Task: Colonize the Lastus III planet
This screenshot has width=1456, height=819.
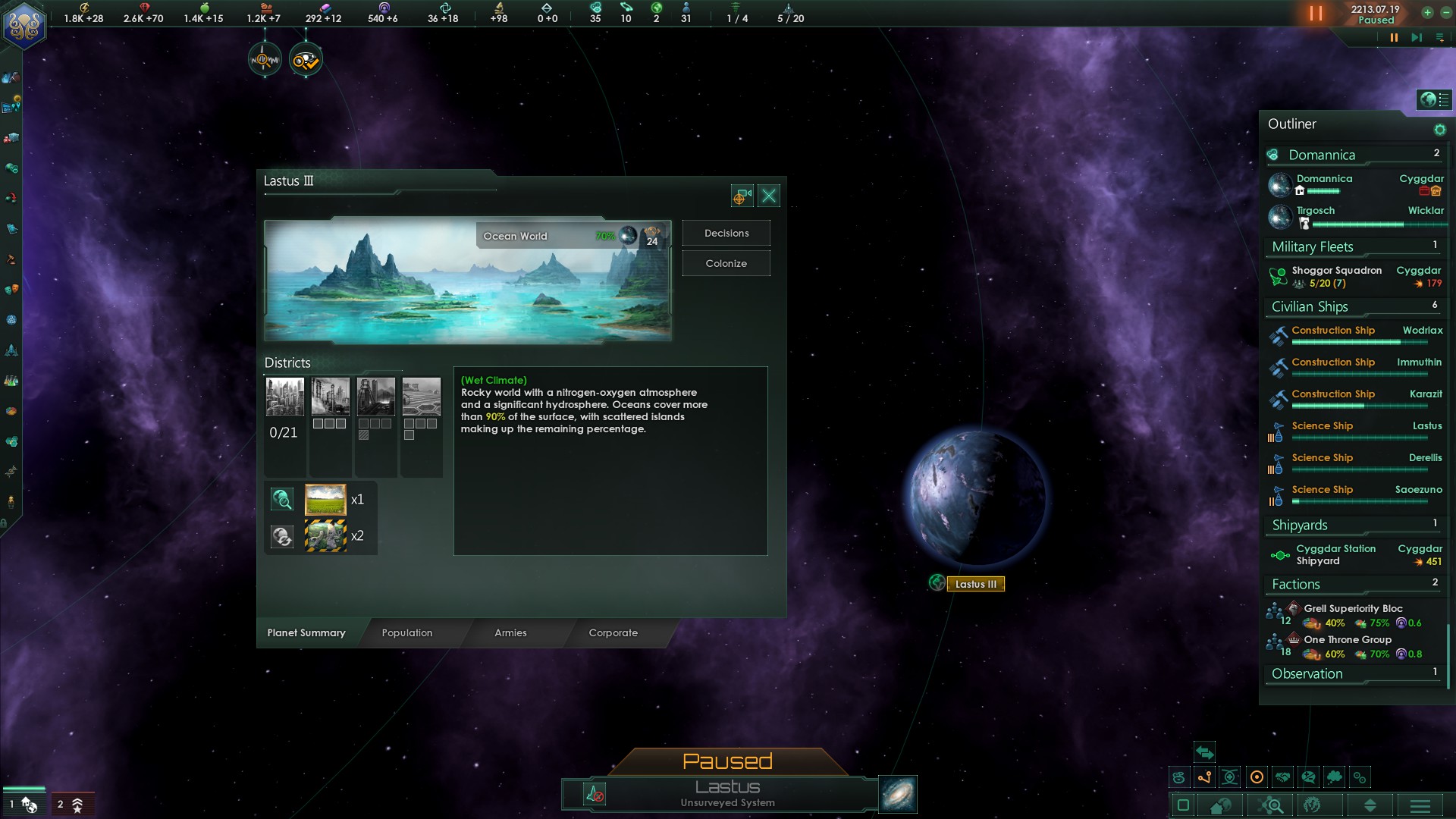Action: click(726, 264)
